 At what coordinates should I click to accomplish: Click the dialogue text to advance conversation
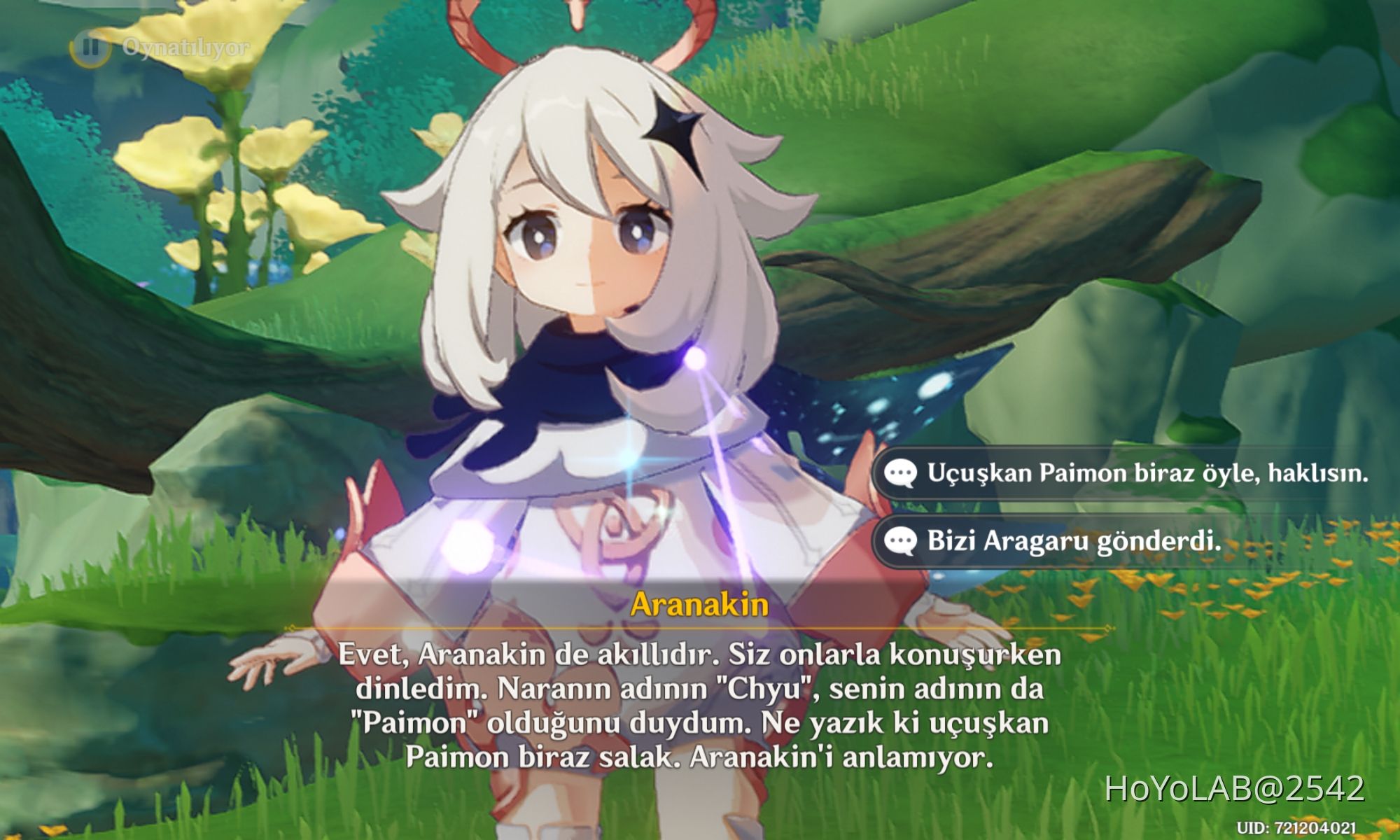[x=700, y=707]
